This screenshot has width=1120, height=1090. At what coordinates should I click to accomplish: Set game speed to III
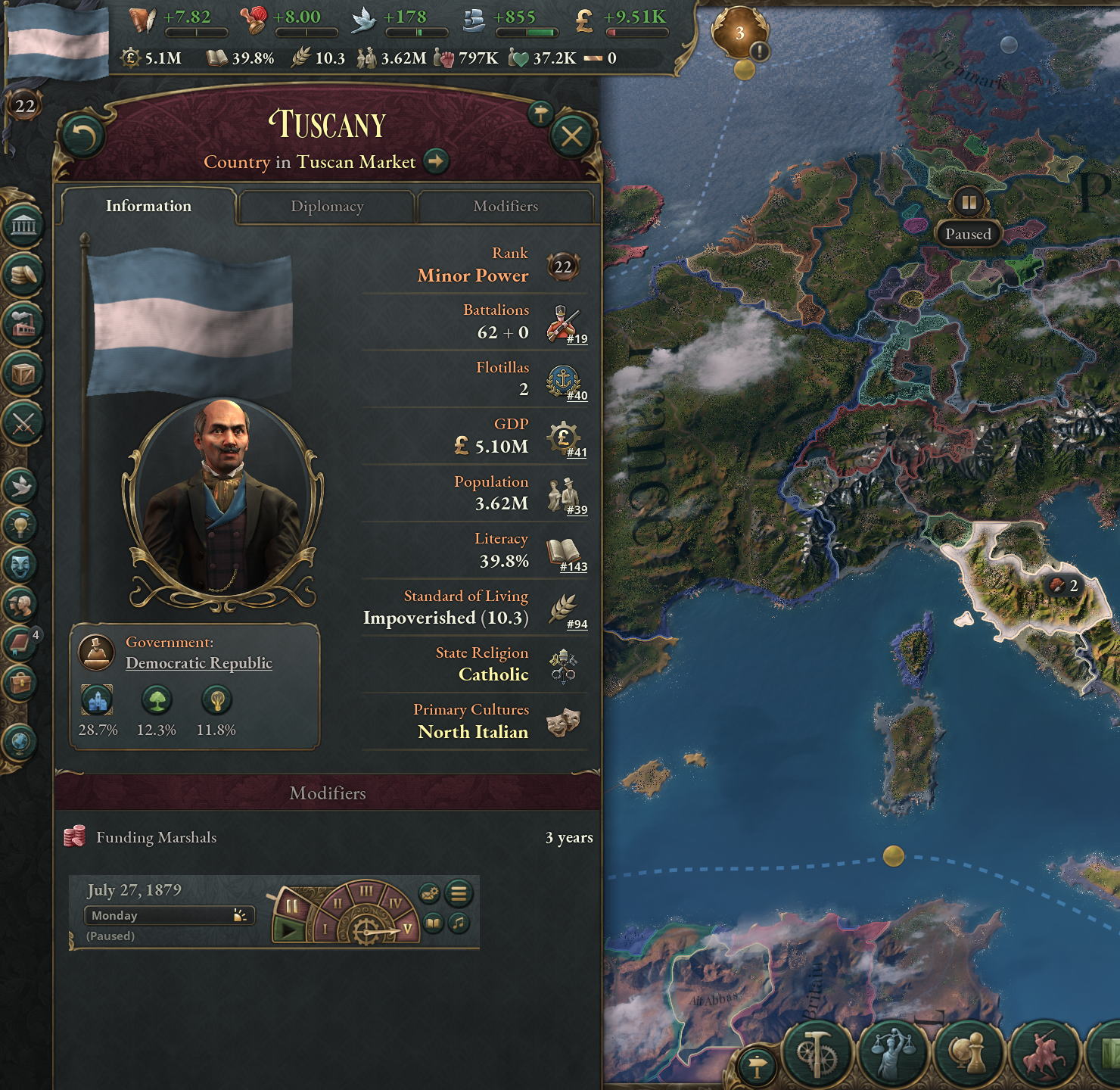click(x=366, y=892)
